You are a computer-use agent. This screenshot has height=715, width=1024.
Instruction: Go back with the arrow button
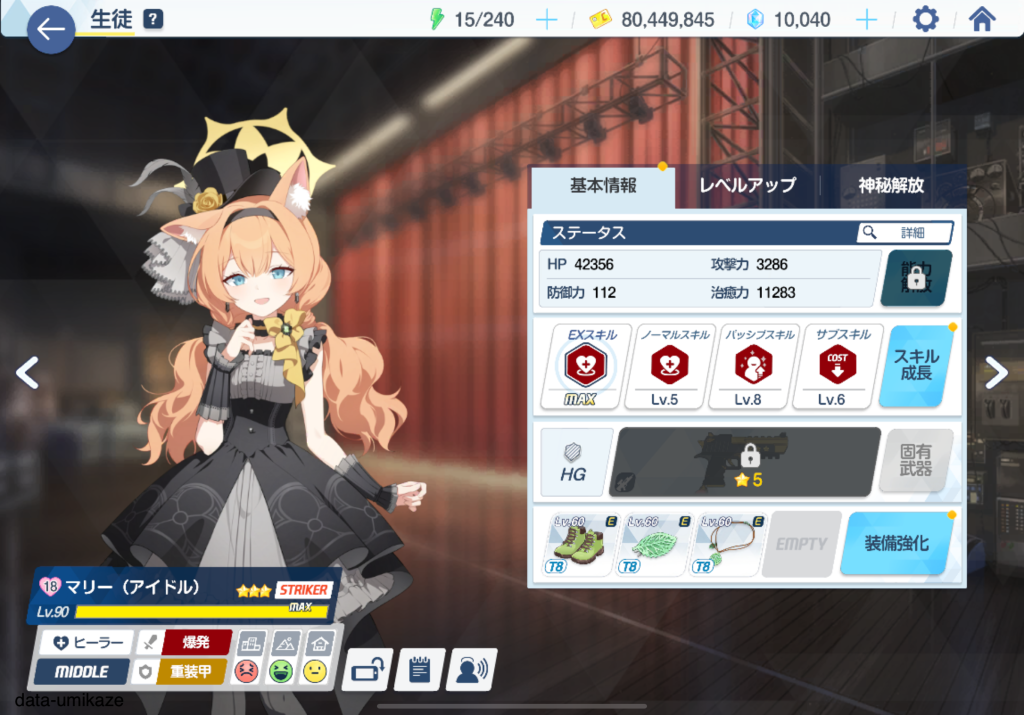[50, 29]
